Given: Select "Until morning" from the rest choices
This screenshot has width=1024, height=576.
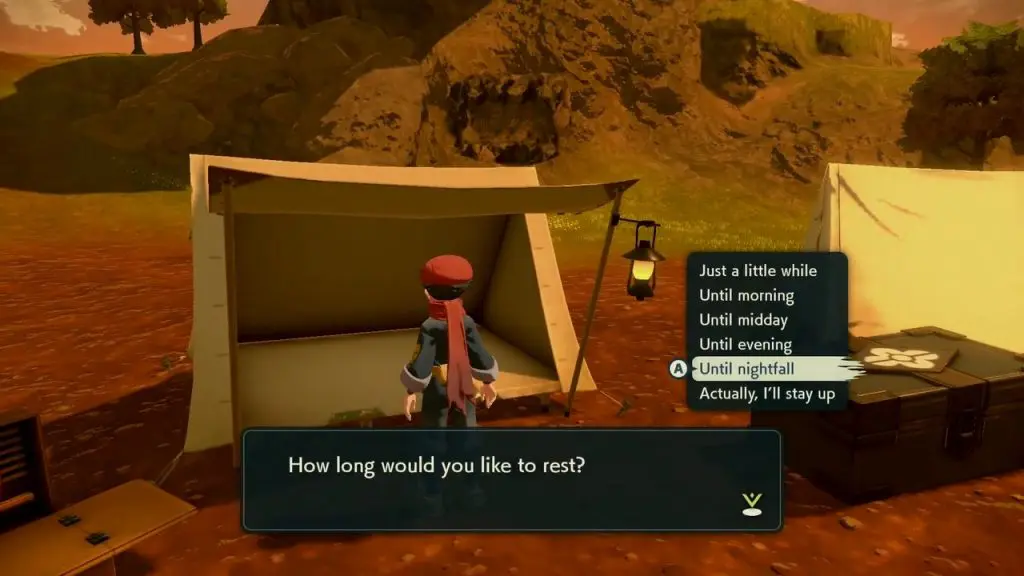Looking at the screenshot, I should pyautogui.click(x=747, y=296).
